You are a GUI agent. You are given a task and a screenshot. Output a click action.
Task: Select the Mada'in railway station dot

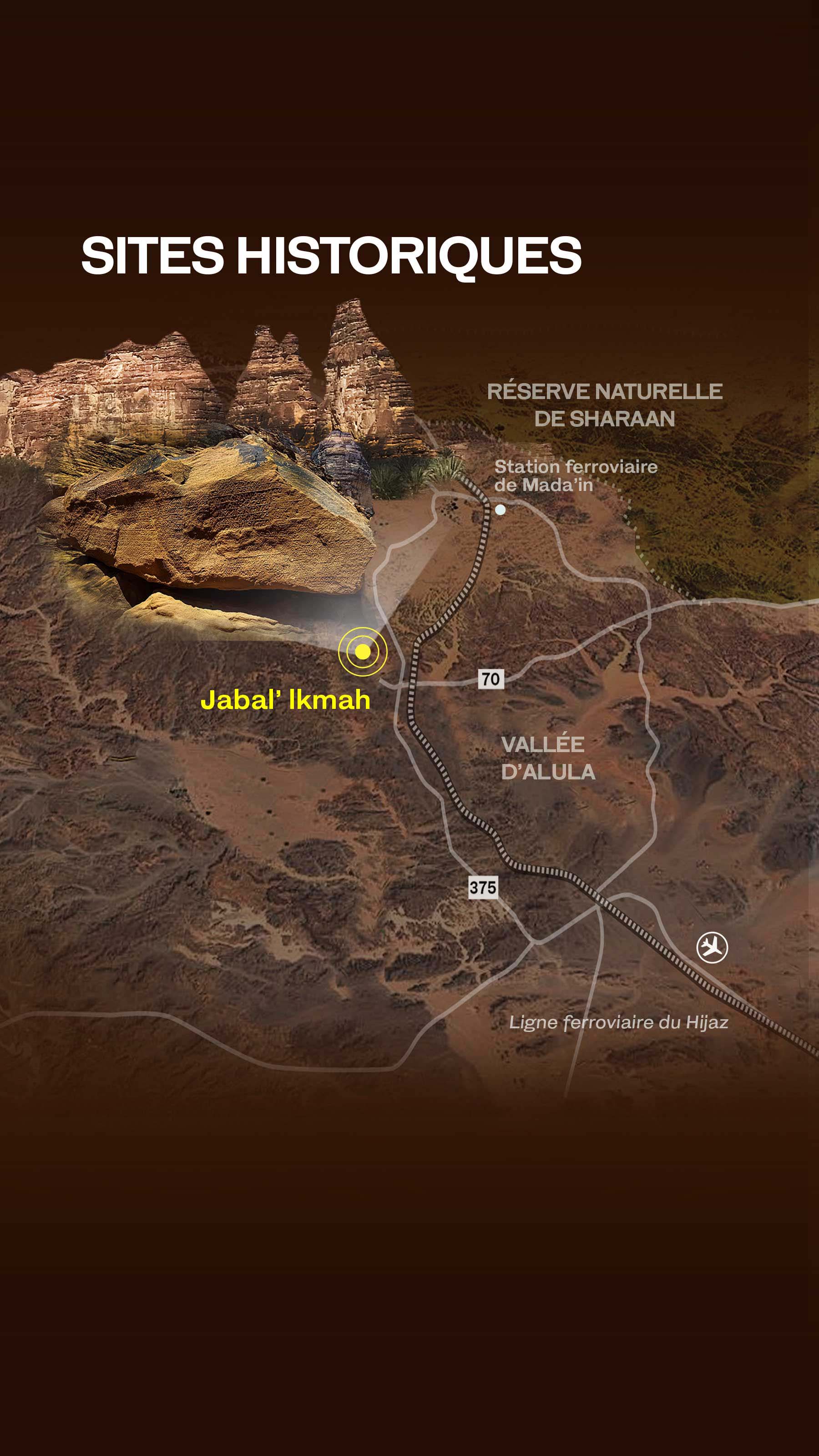[500, 509]
